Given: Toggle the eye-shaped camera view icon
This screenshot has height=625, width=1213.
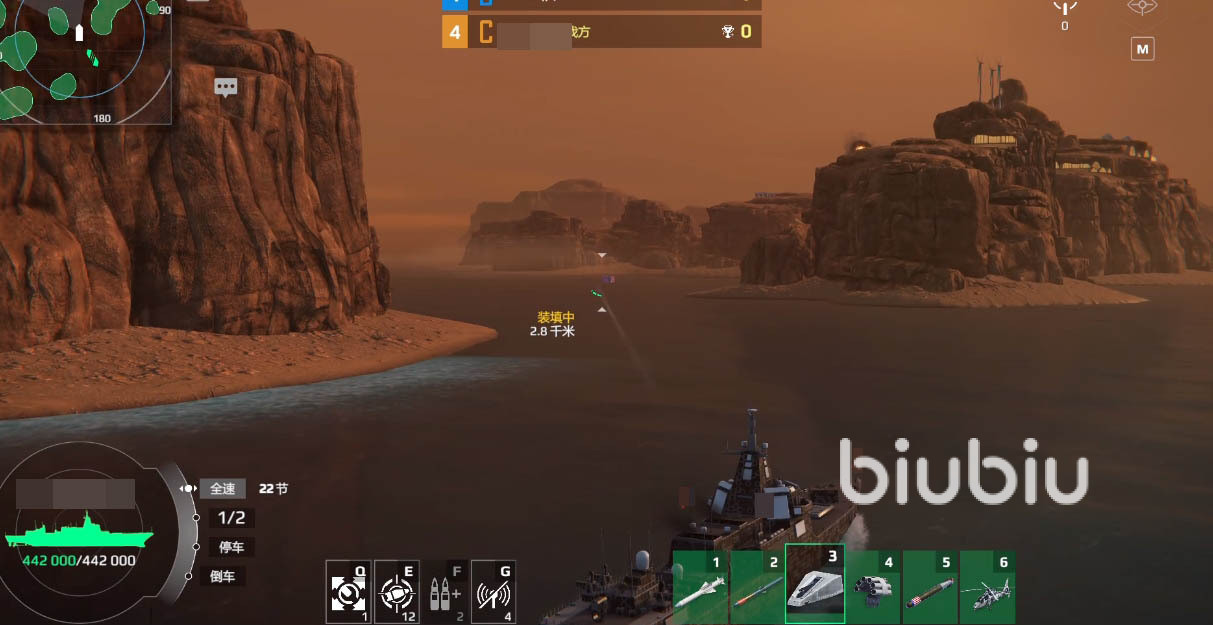Looking at the screenshot, I should pos(1142,8).
